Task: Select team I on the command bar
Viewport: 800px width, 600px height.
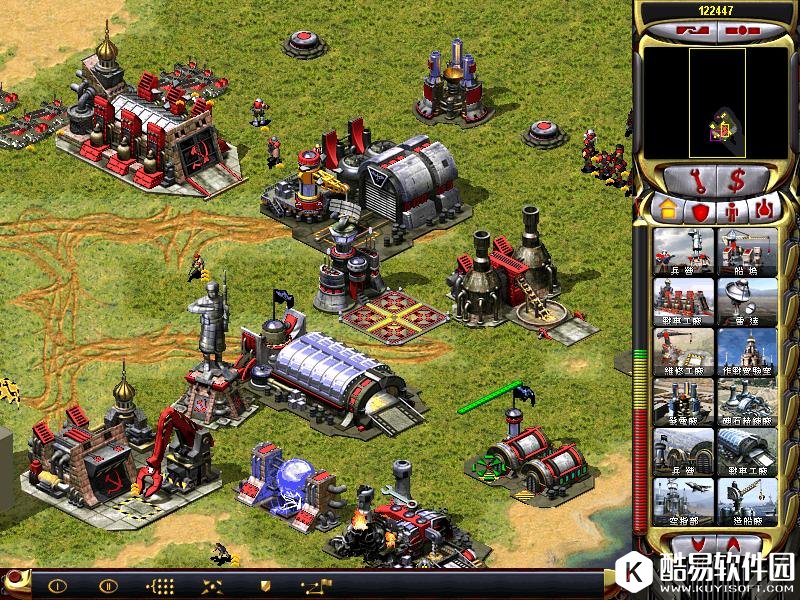Action: pyautogui.click(x=57, y=586)
